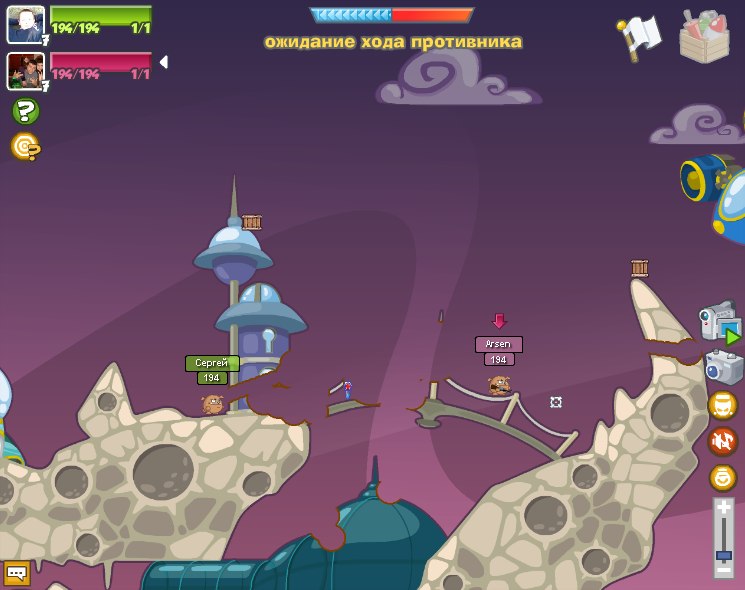Surrender with the white flag icon

(640, 37)
